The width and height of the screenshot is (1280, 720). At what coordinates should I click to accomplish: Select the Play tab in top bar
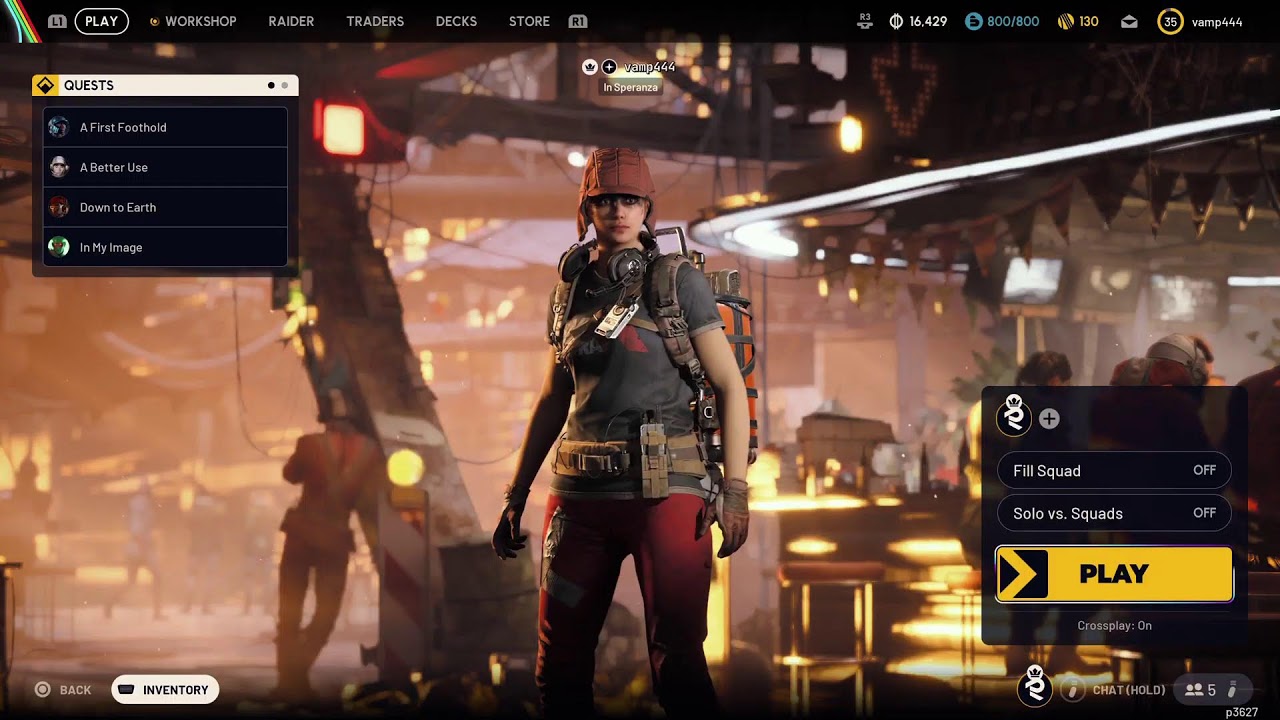point(101,21)
